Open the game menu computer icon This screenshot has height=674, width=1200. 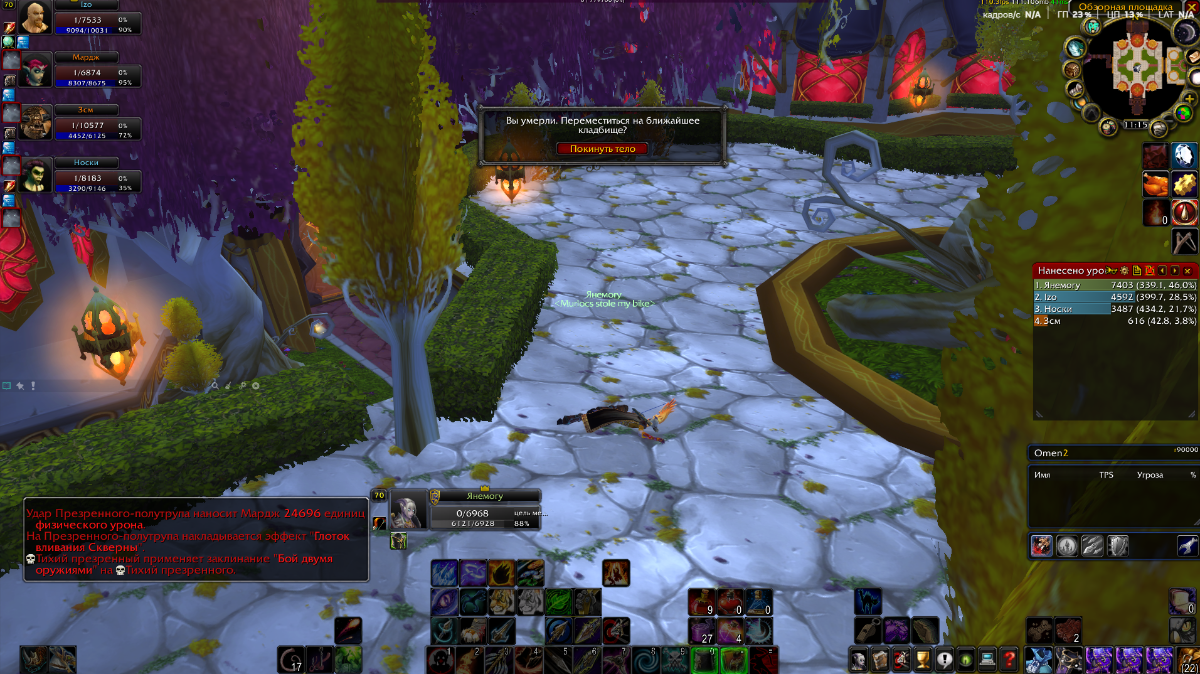click(x=988, y=659)
